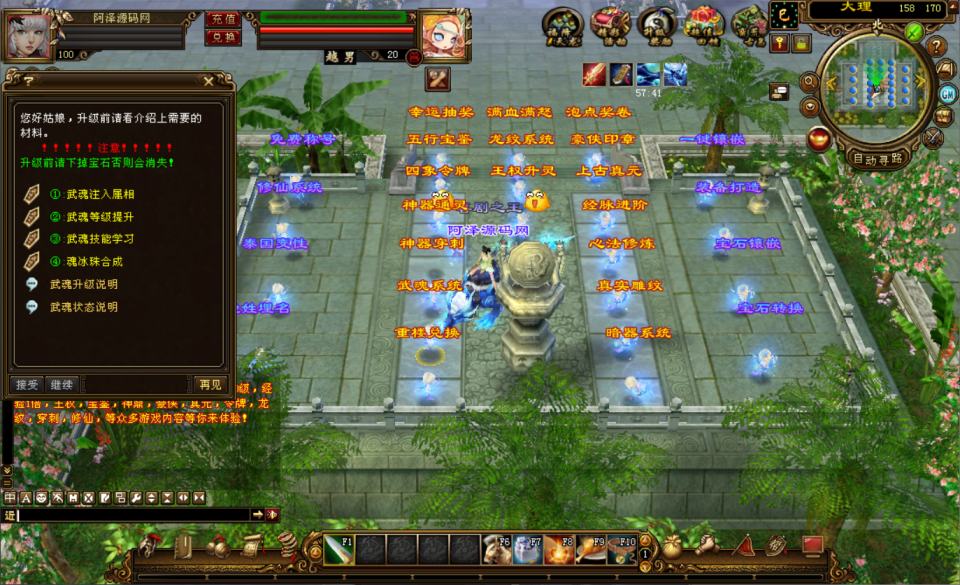Read the 武魂升级说明 explanation
The height and width of the screenshot is (585, 960).
click(83, 285)
